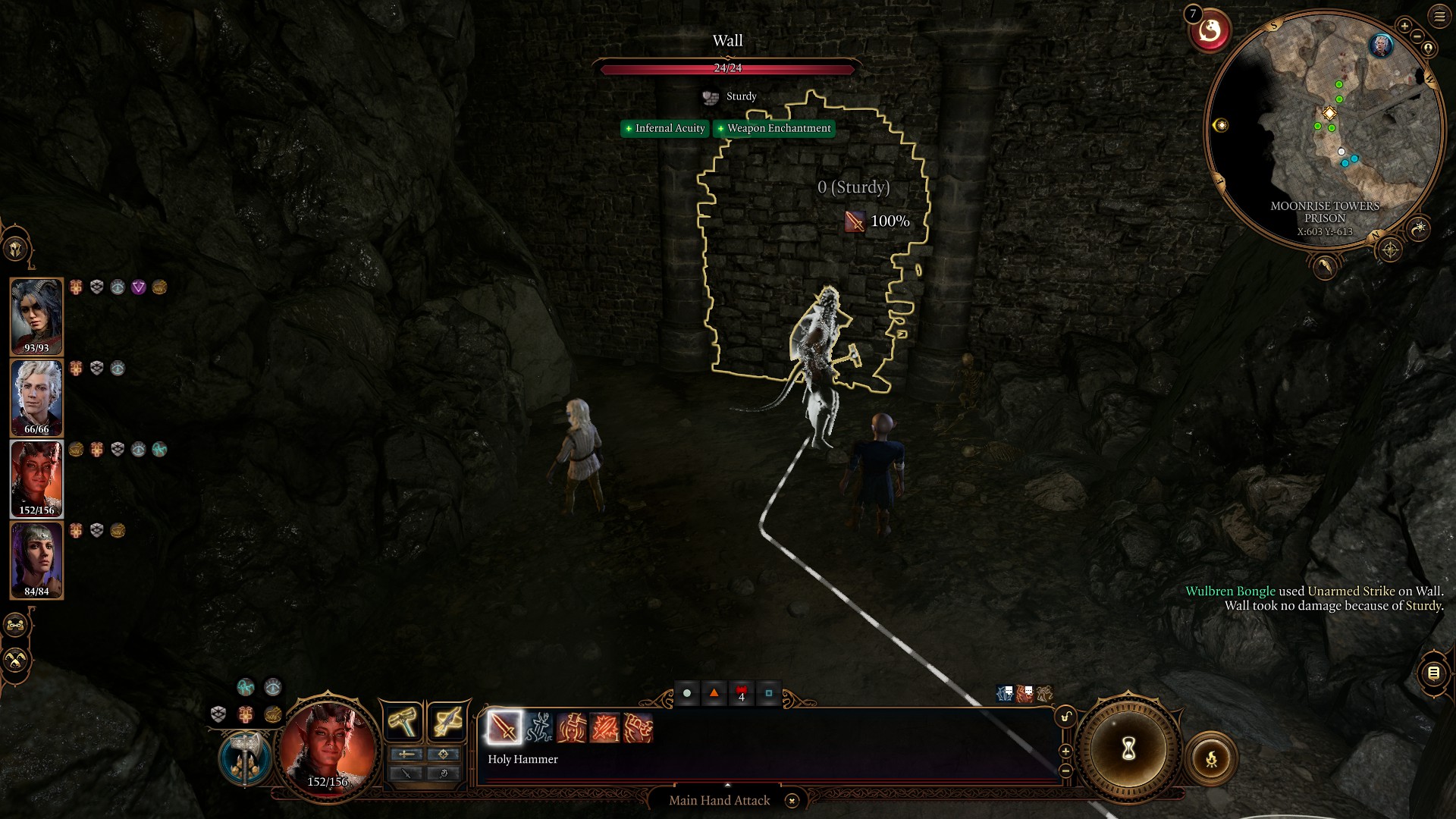Screen dimensions: 1456x819
Task: Click the Wall's 24/24 health bar
Action: pyautogui.click(x=728, y=68)
